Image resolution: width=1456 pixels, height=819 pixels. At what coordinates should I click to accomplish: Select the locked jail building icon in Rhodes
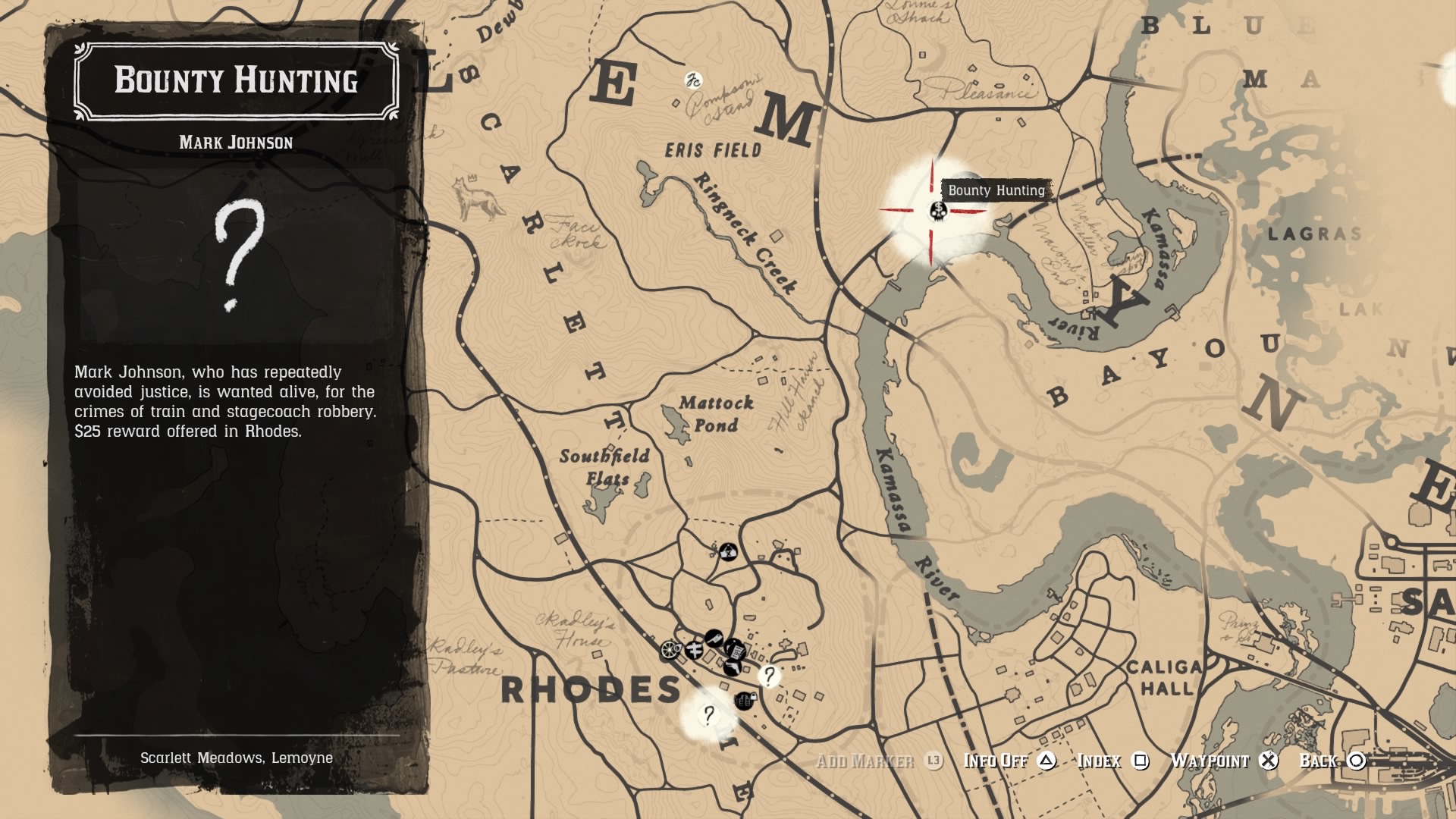745,700
